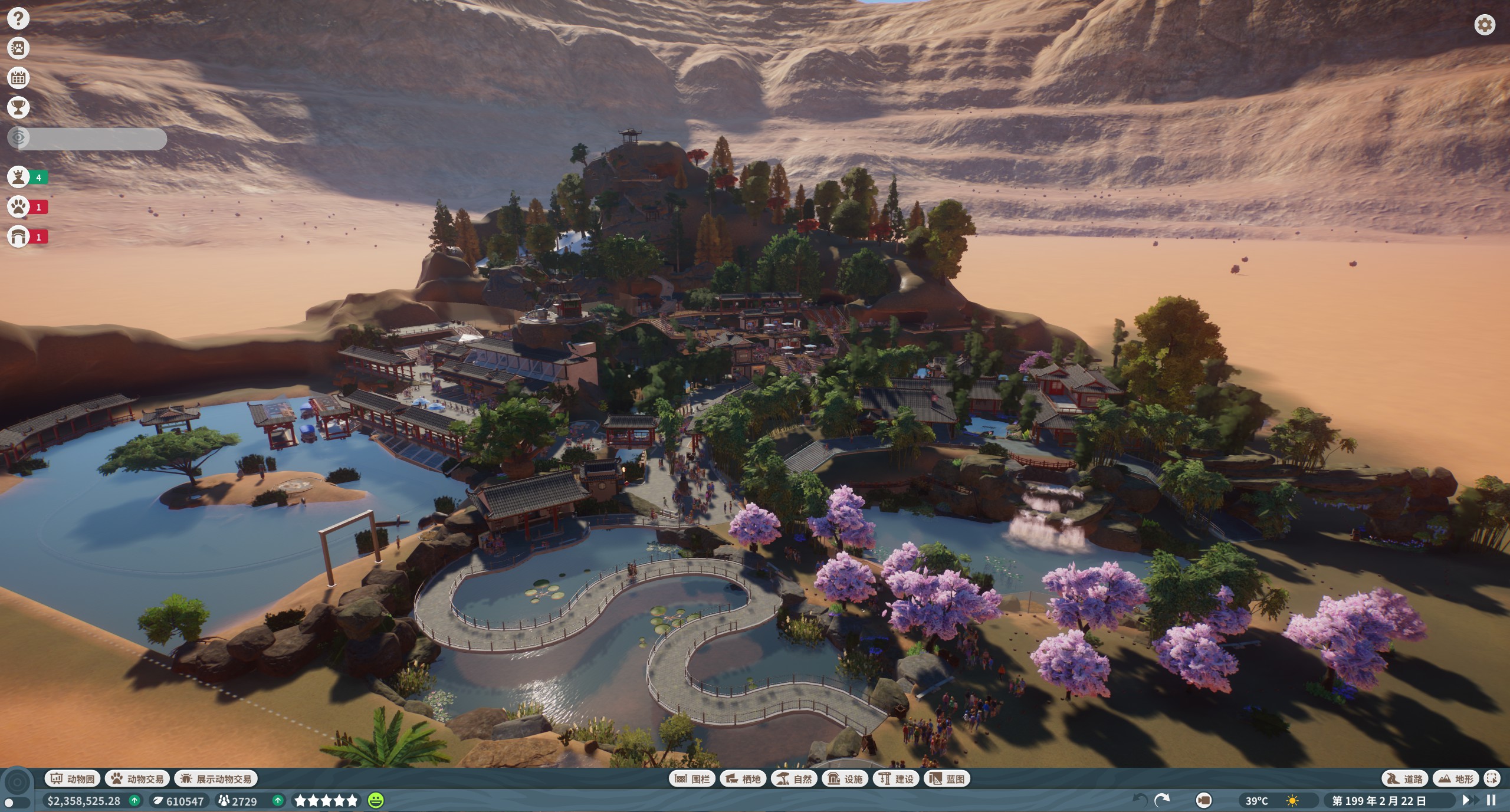Open the 蓝图 blueprints tab
The image size is (1510, 812).
[947, 779]
